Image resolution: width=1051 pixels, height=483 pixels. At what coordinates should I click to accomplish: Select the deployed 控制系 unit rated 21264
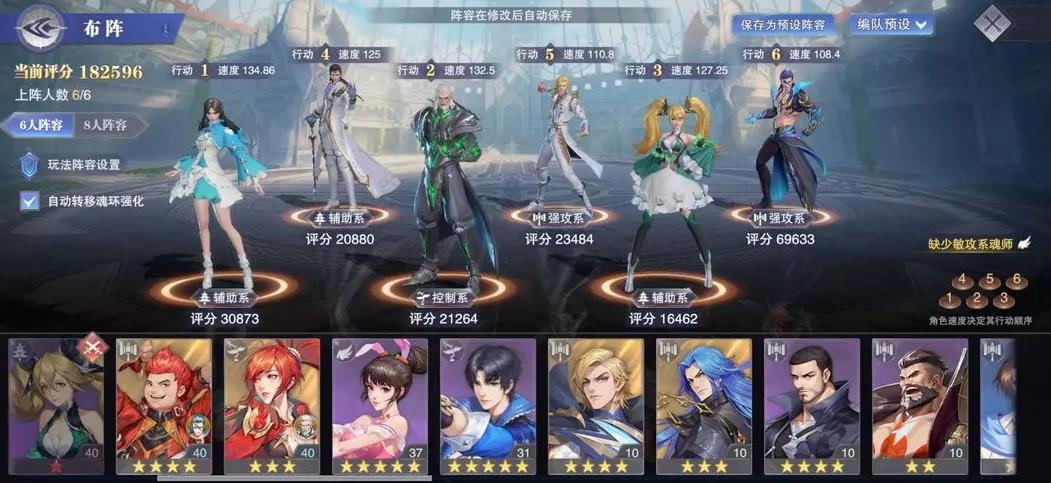(443, 190)
